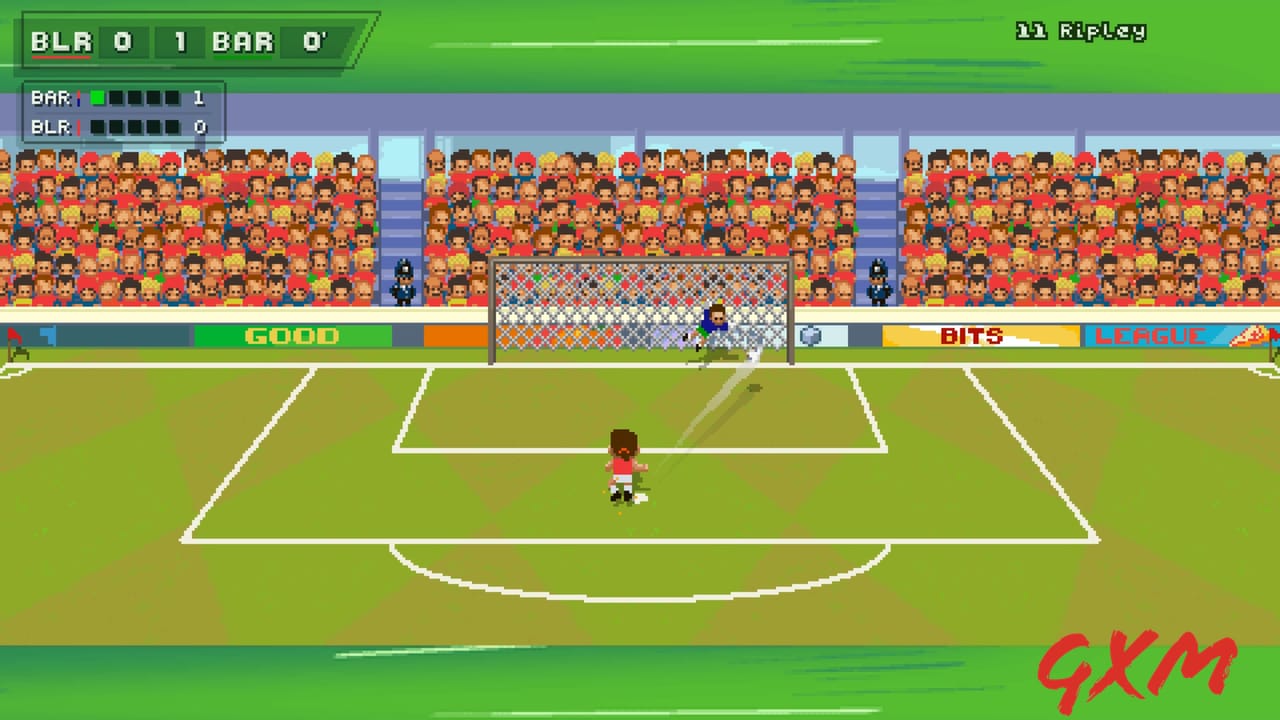The width and height of the screenshot is (1280, 720).
Task: Select the BAR team name on scoreboard
Action: [x=243, y=42]
